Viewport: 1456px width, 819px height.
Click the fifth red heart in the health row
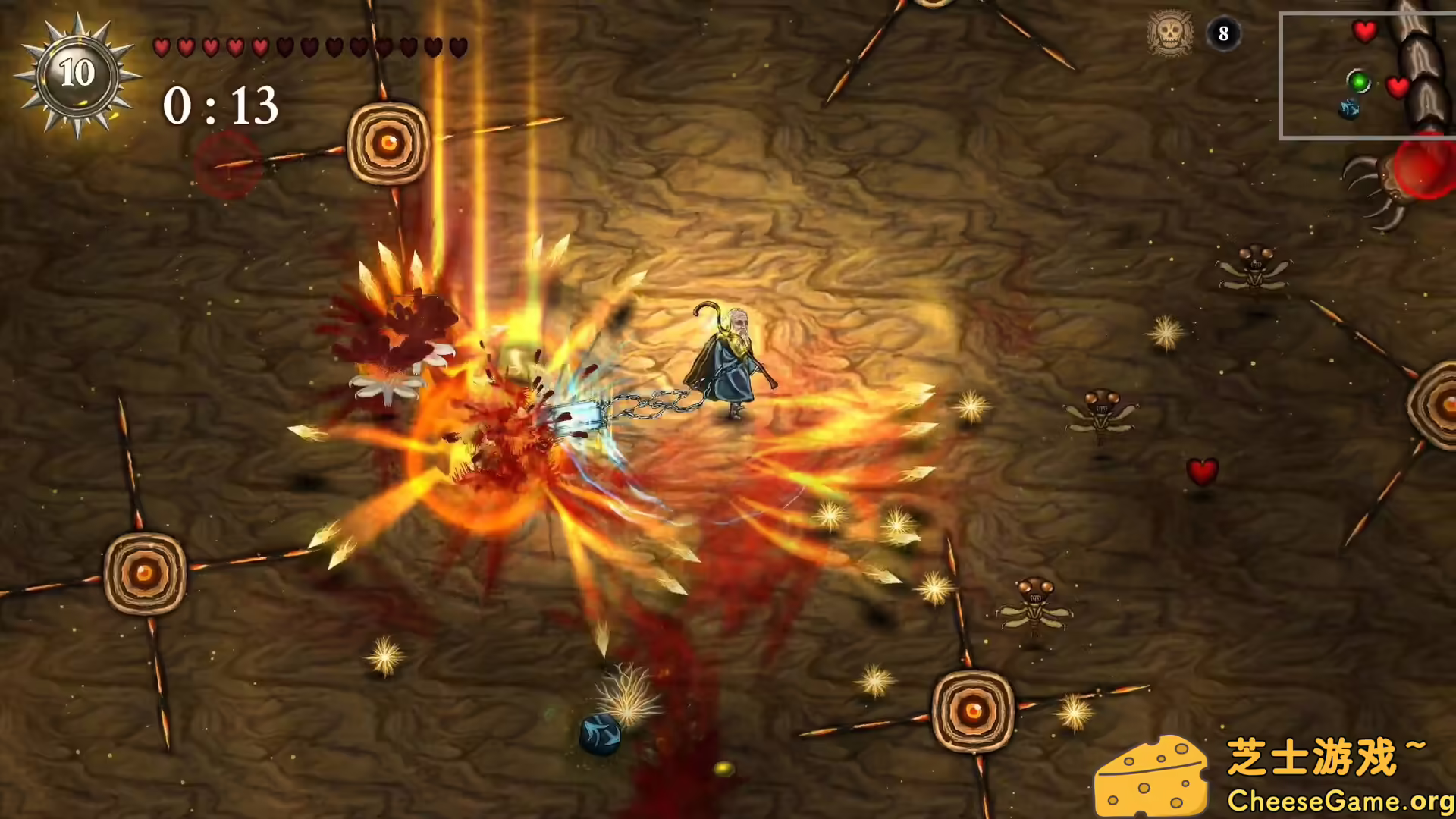pos(260,47)
